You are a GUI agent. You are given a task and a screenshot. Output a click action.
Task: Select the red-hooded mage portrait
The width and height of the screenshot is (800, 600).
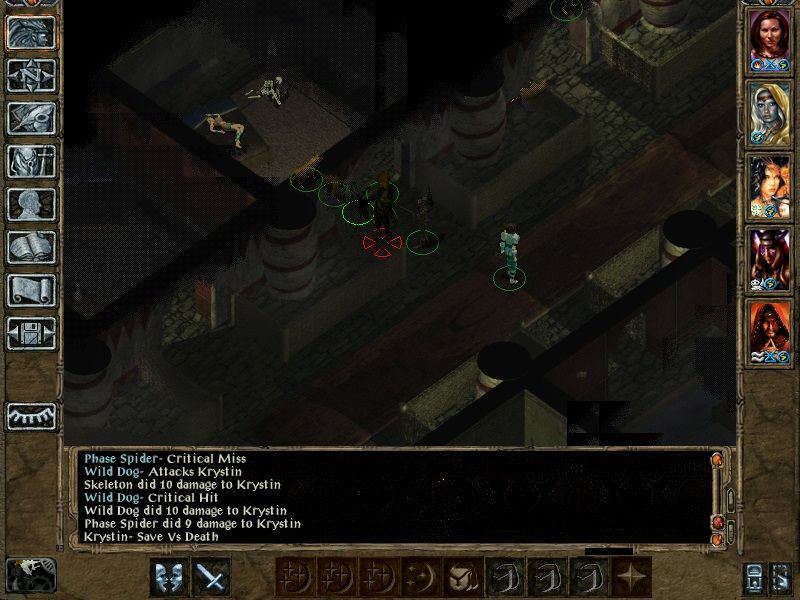coord(770,332)
